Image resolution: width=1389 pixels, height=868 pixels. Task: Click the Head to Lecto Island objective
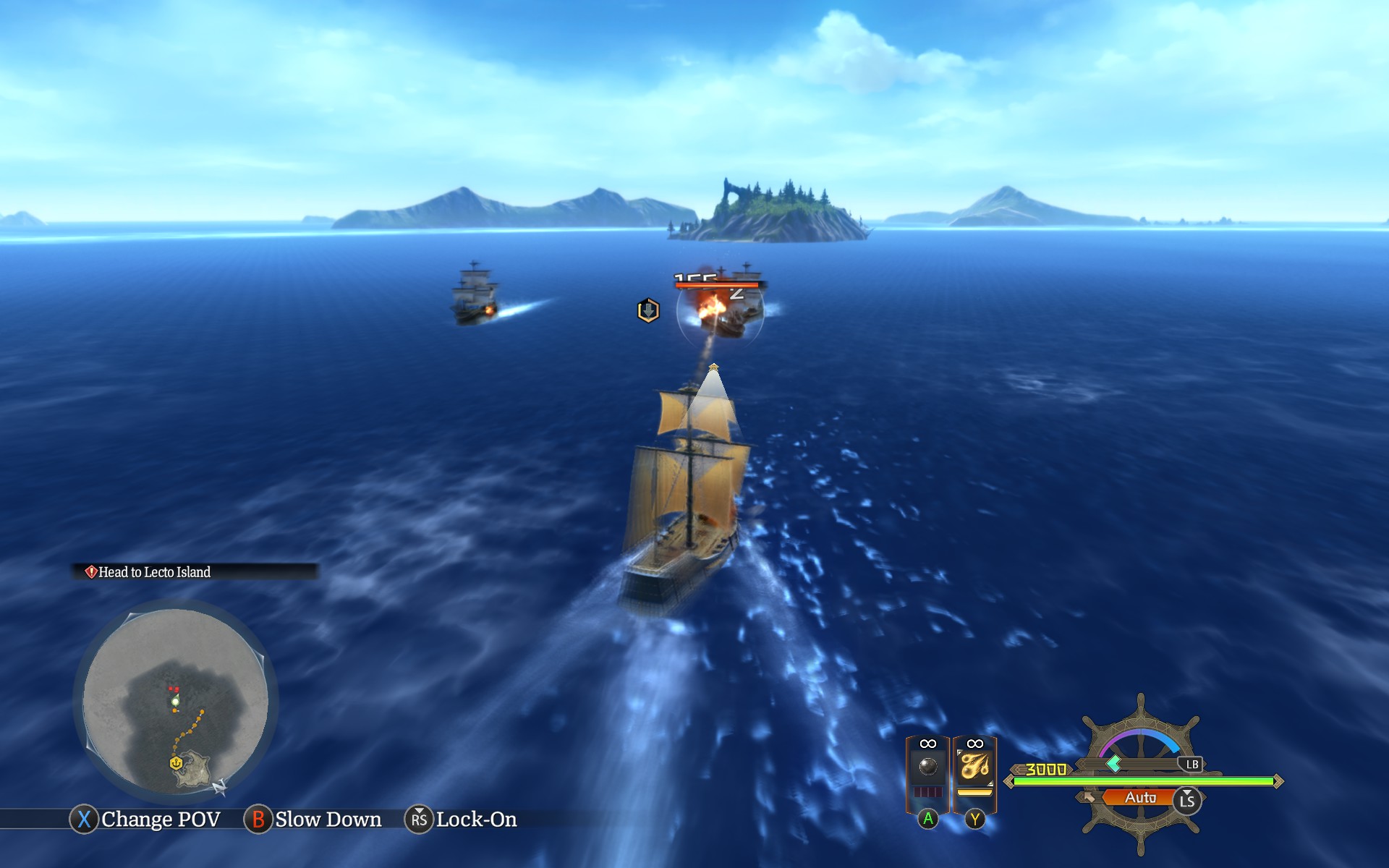[x=155, y=572]
